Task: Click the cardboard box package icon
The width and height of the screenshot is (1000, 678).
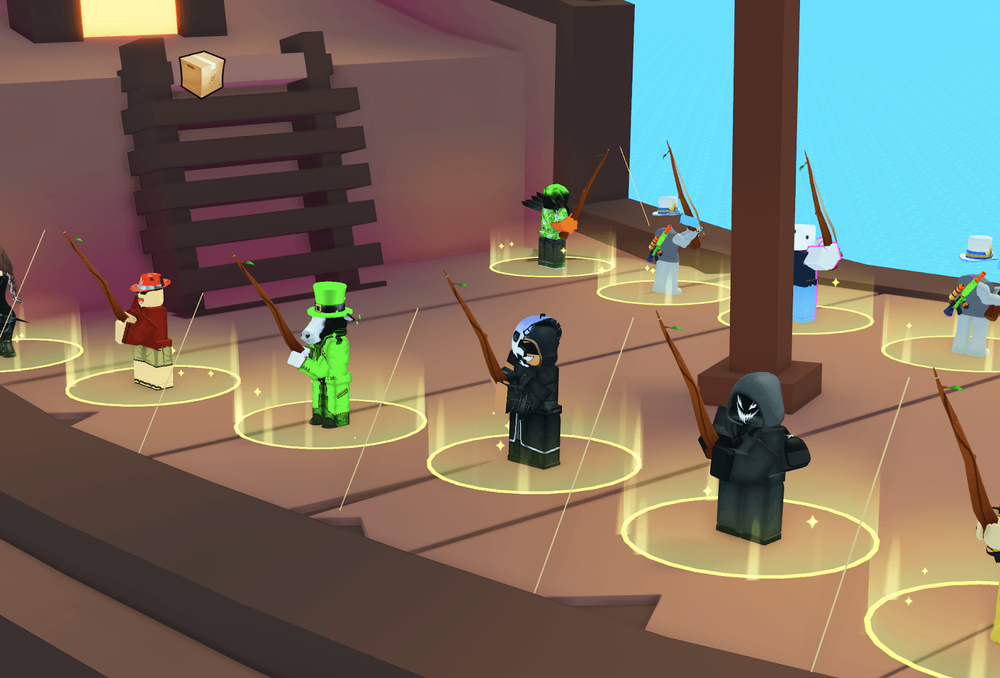Action: pos(201,74)
